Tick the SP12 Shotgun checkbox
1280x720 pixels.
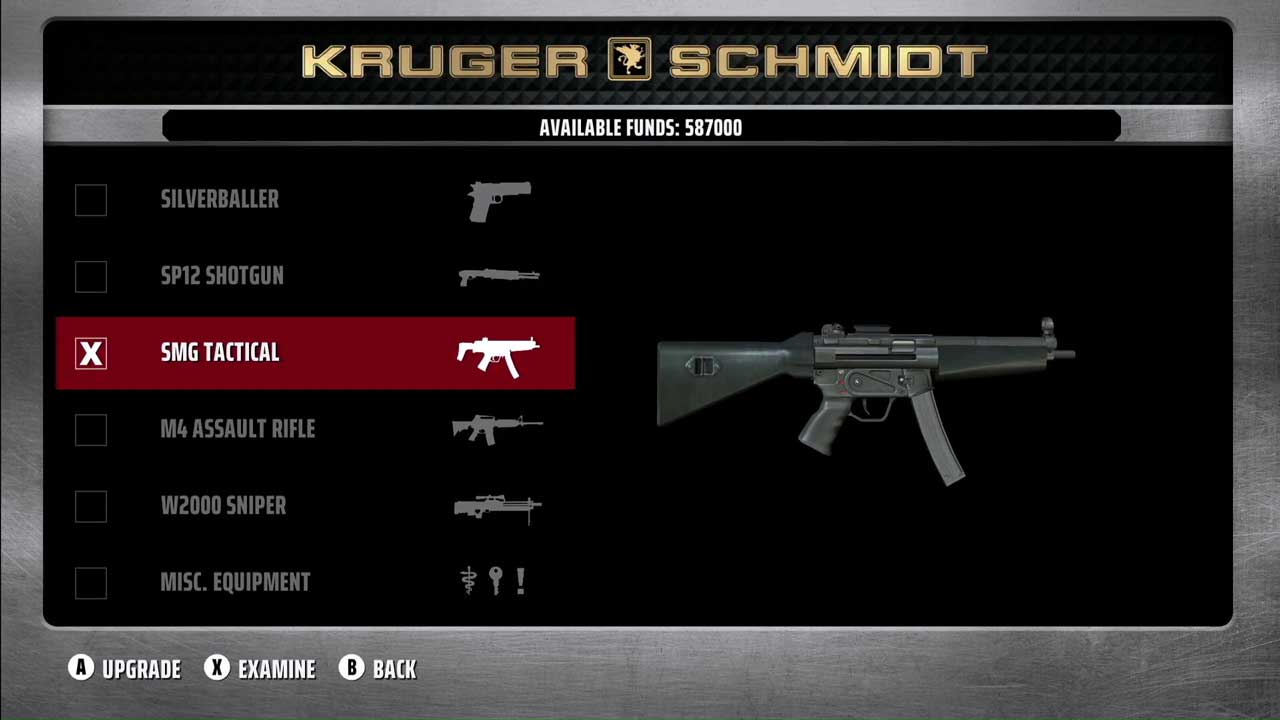click(91, 277)
